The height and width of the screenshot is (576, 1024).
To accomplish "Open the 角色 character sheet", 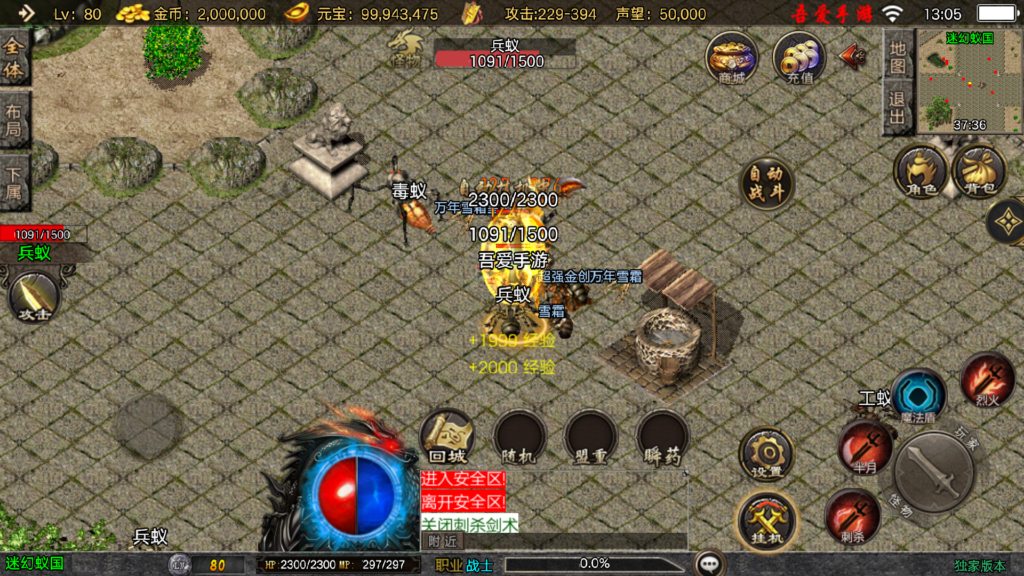I will point(920,170).
